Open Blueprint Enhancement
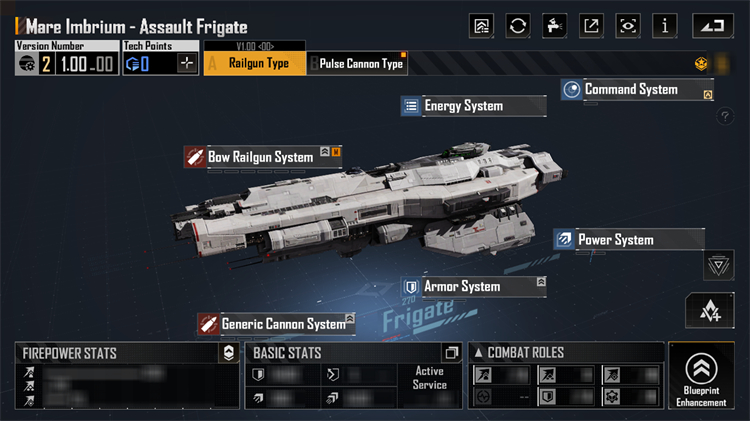 click(700, 376)
